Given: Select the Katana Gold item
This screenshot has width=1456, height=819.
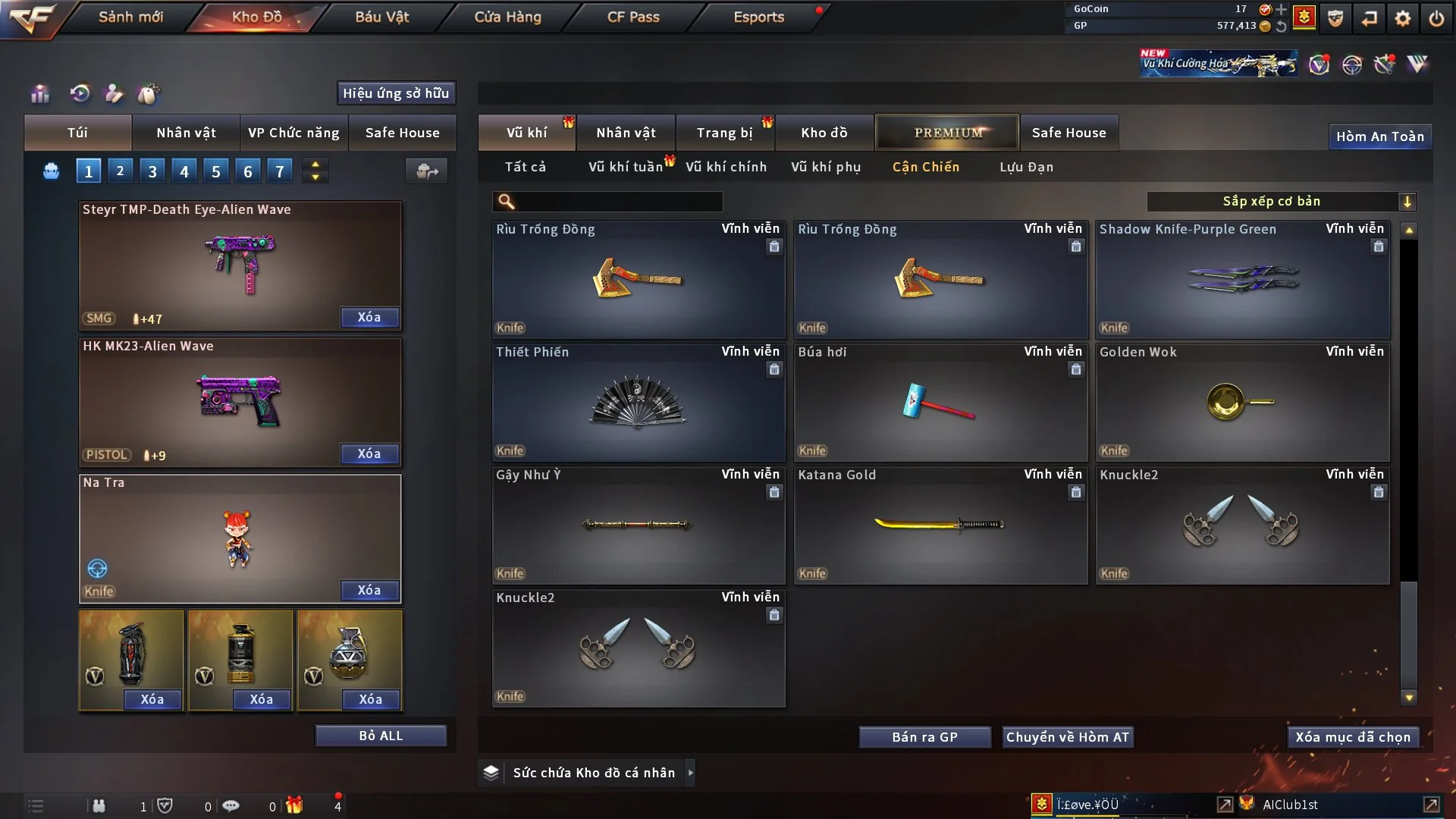Looking at the screenshot, I should point(940,525).
